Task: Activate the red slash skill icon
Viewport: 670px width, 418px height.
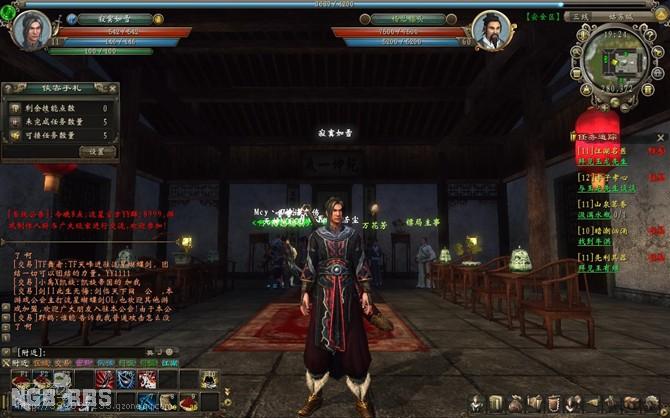Action: pyautogui.click(x=107, y=378)
